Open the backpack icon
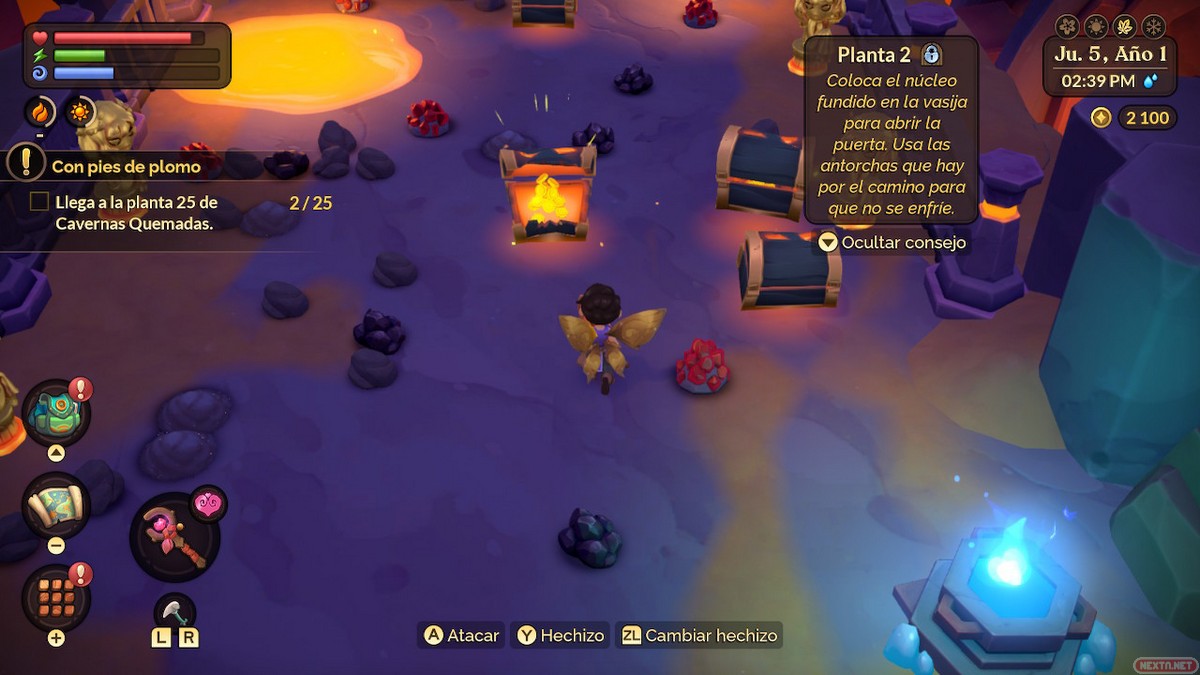 point(56,413)
